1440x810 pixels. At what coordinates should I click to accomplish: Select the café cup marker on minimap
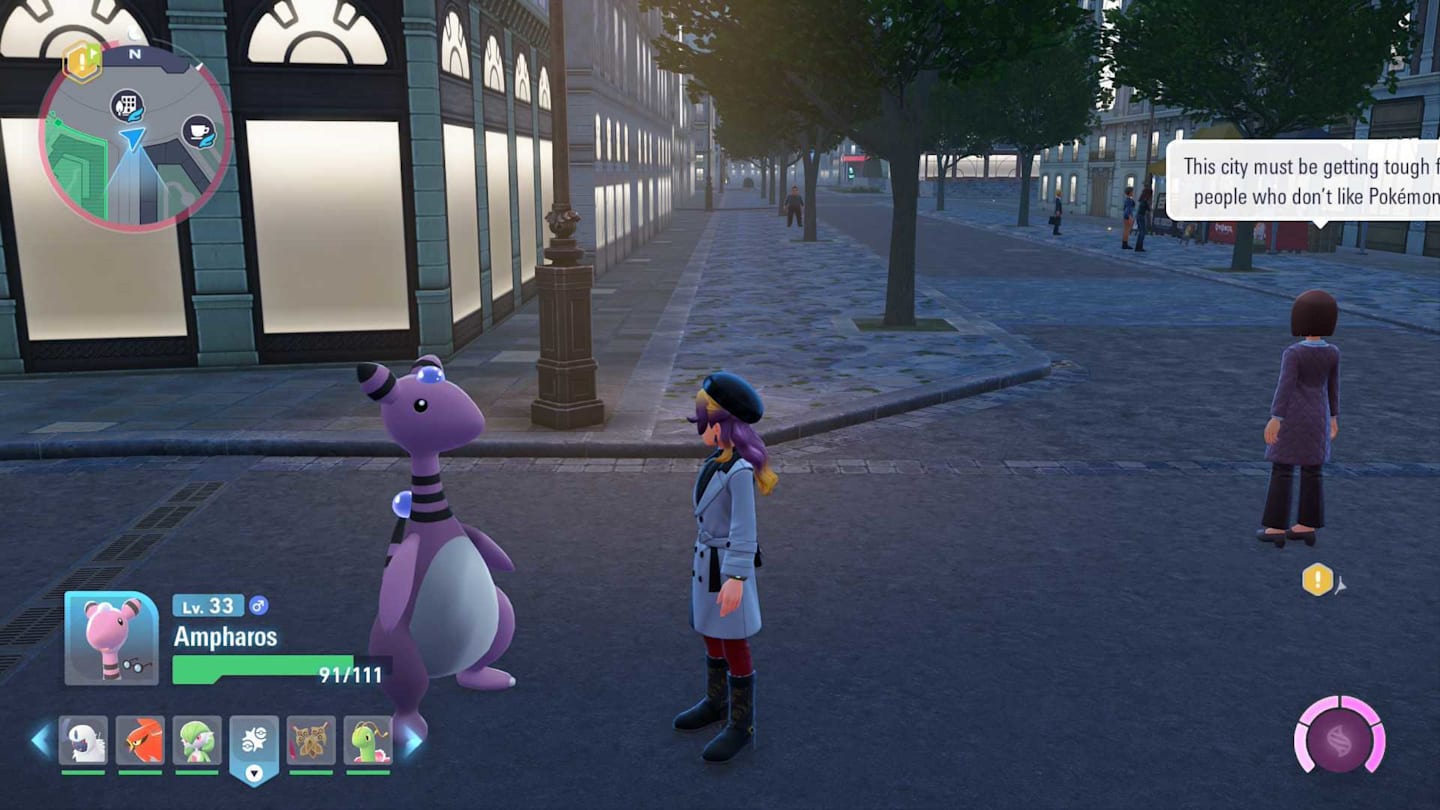[198, 131]
